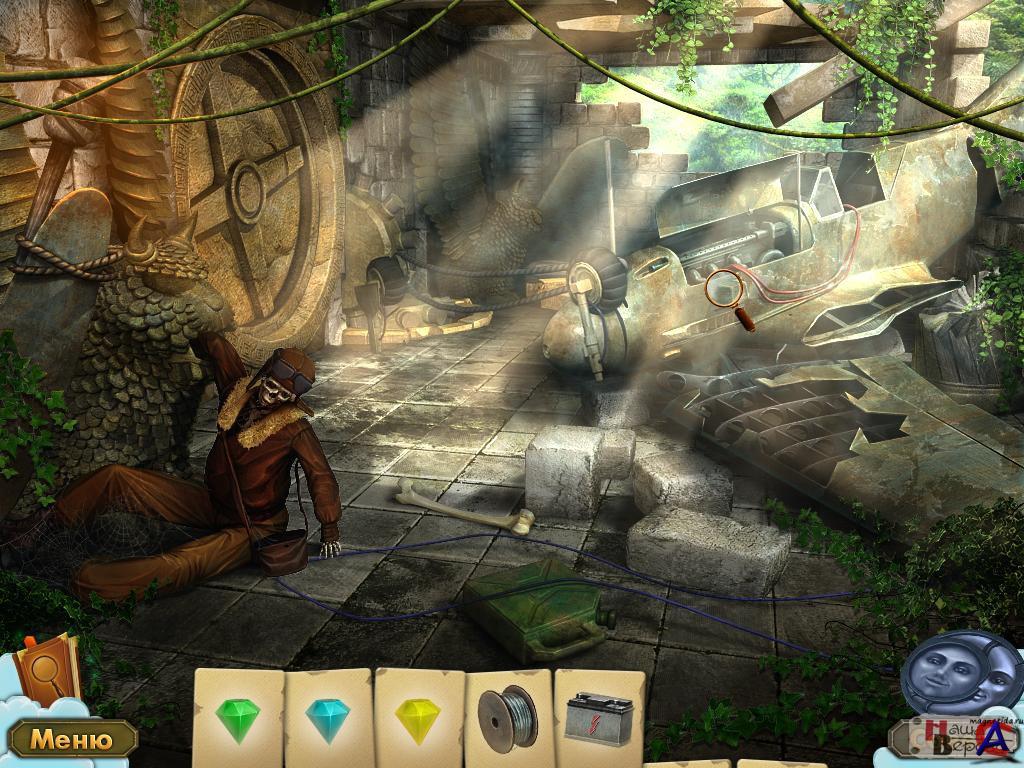Pick the blue gem from inventory
The height and width of the screenshot is (768, 1024).
coord(327,719)
